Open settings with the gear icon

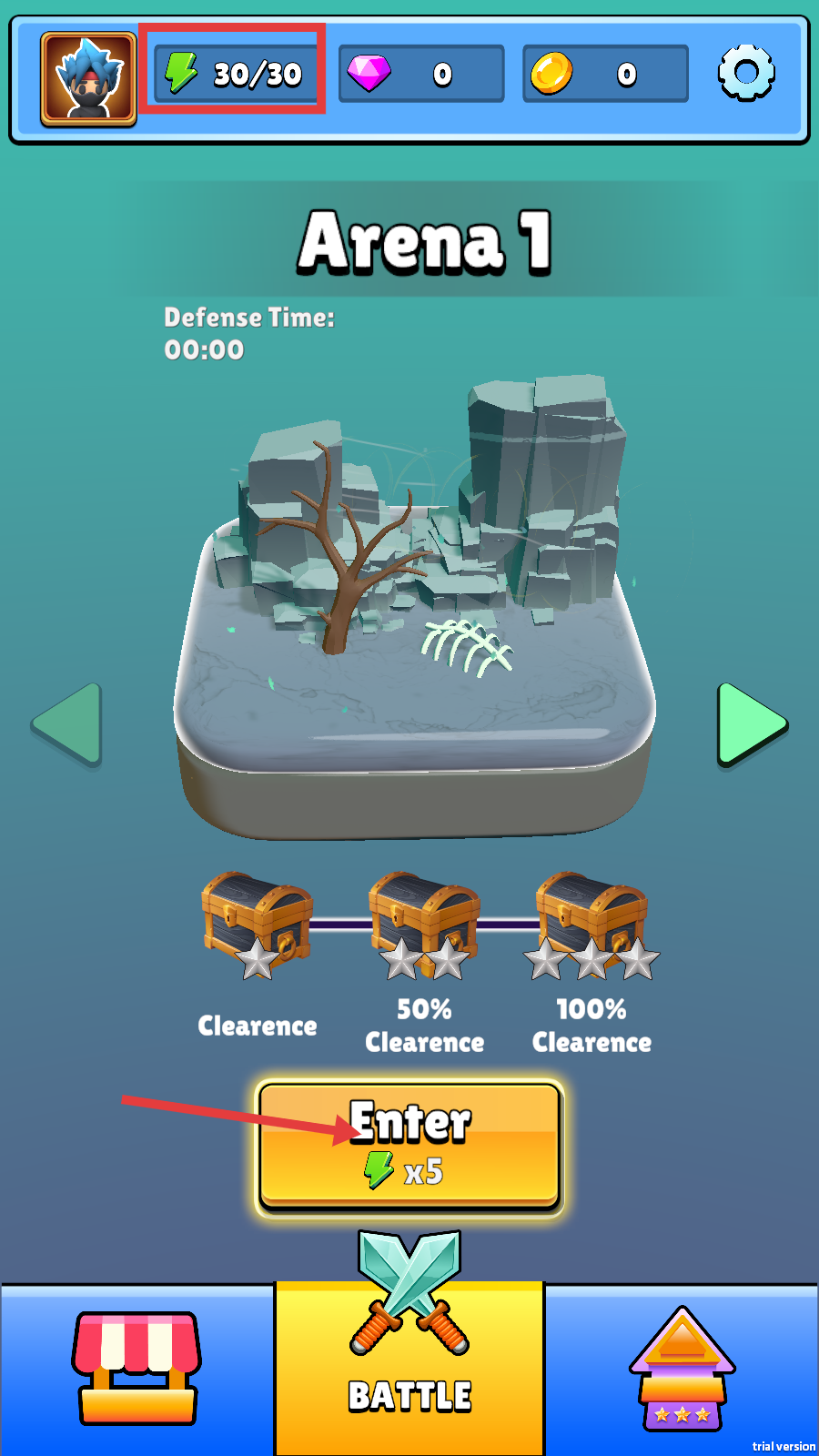point(746,73)
